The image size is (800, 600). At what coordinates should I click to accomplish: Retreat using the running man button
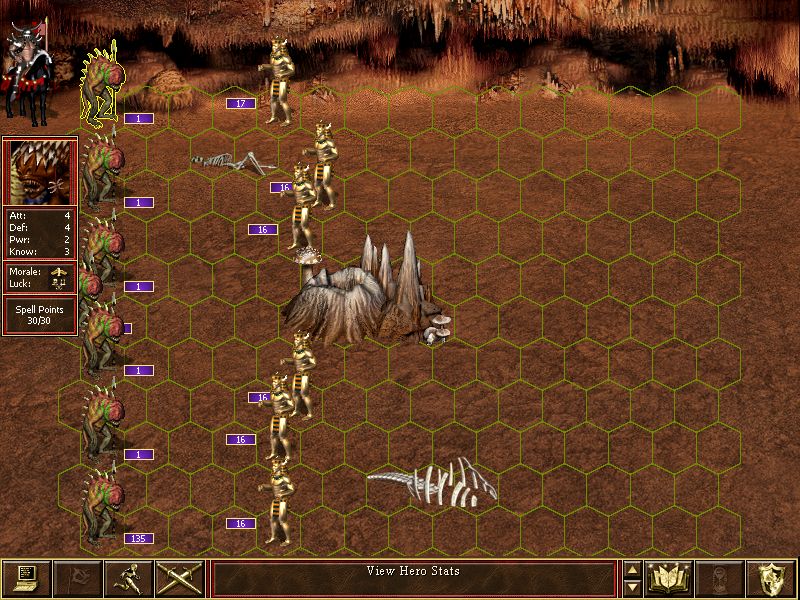[129, 578]
